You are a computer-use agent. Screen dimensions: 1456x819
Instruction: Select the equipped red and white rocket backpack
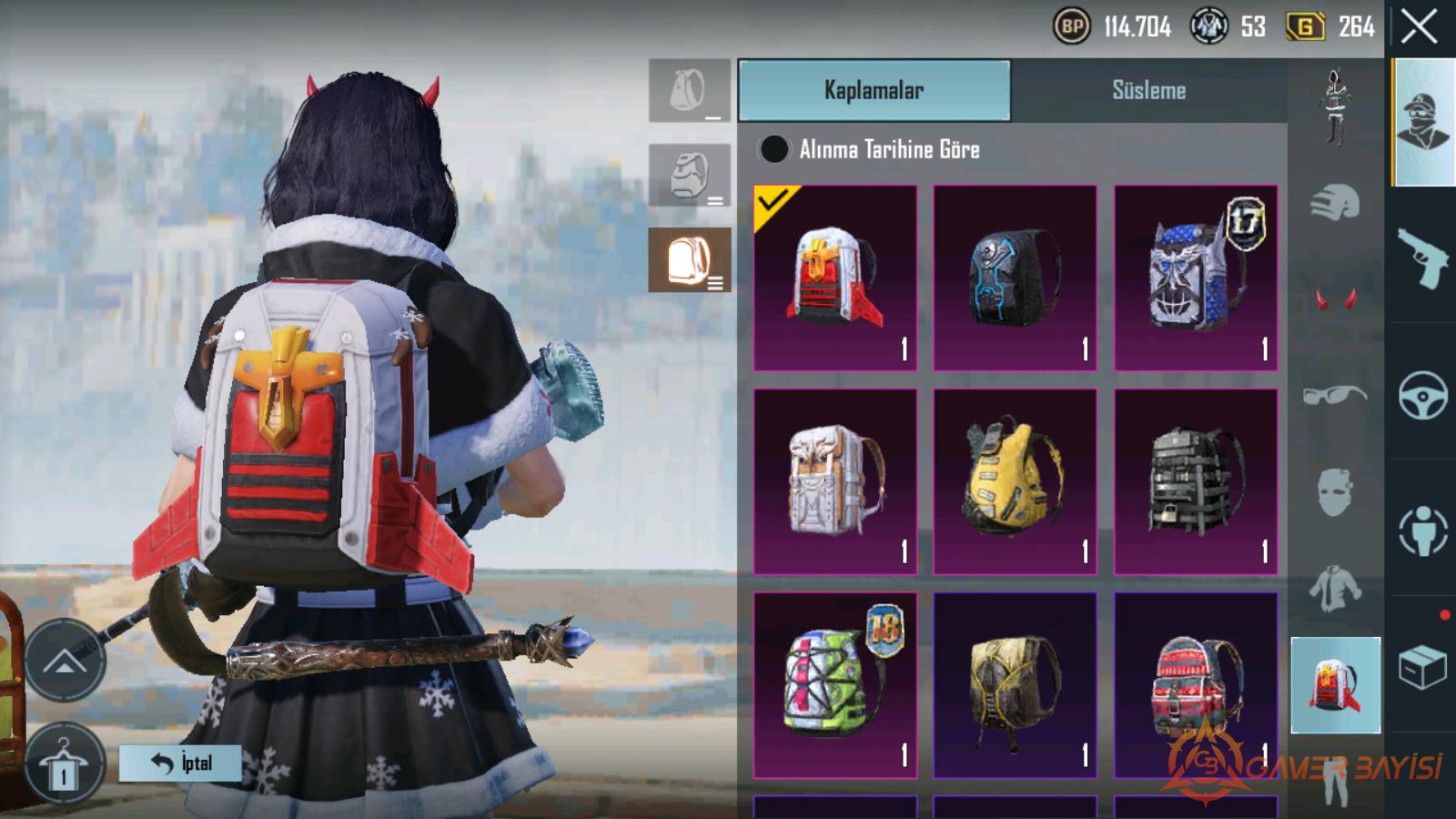835,278
